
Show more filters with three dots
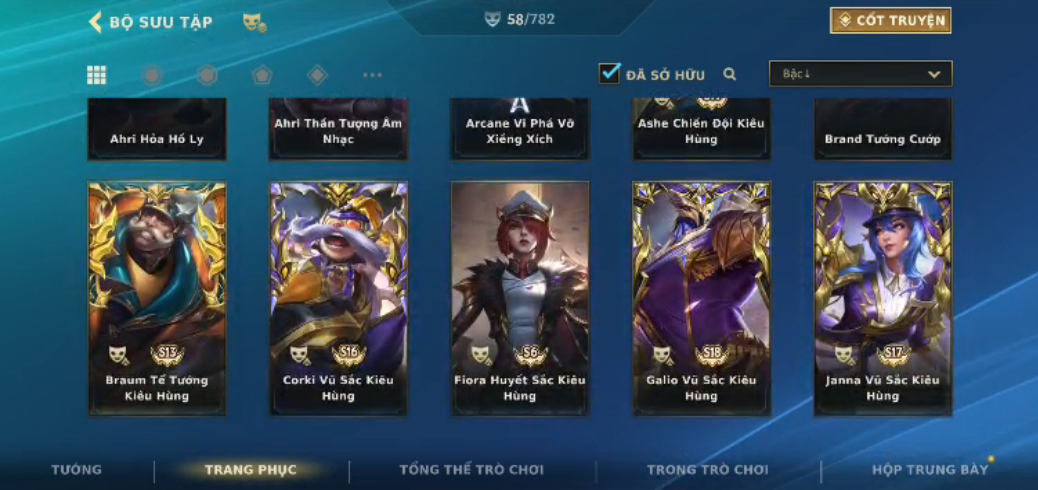(x=372, y=75)
